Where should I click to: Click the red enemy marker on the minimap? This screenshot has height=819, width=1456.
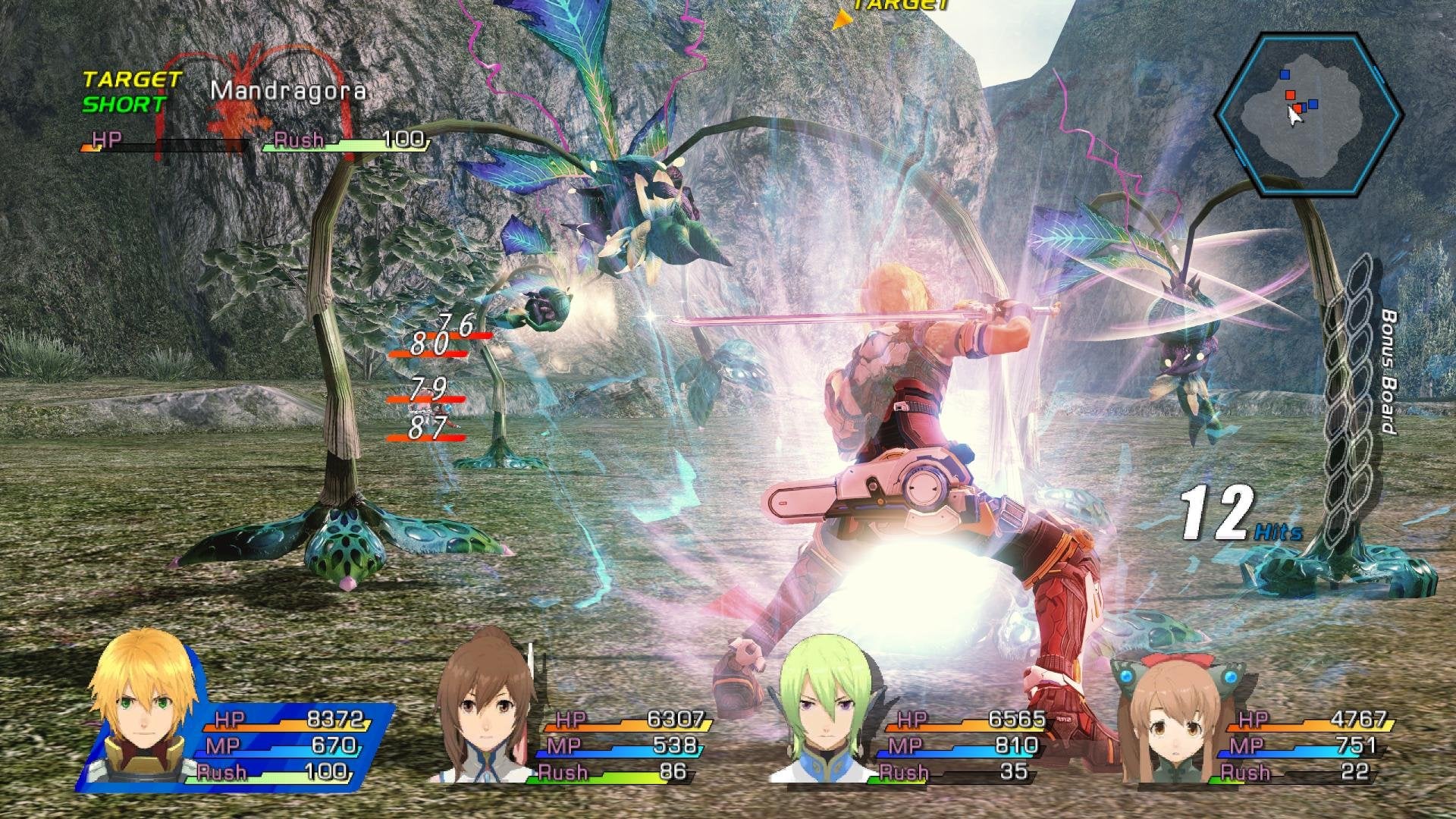coord(1290,95)
